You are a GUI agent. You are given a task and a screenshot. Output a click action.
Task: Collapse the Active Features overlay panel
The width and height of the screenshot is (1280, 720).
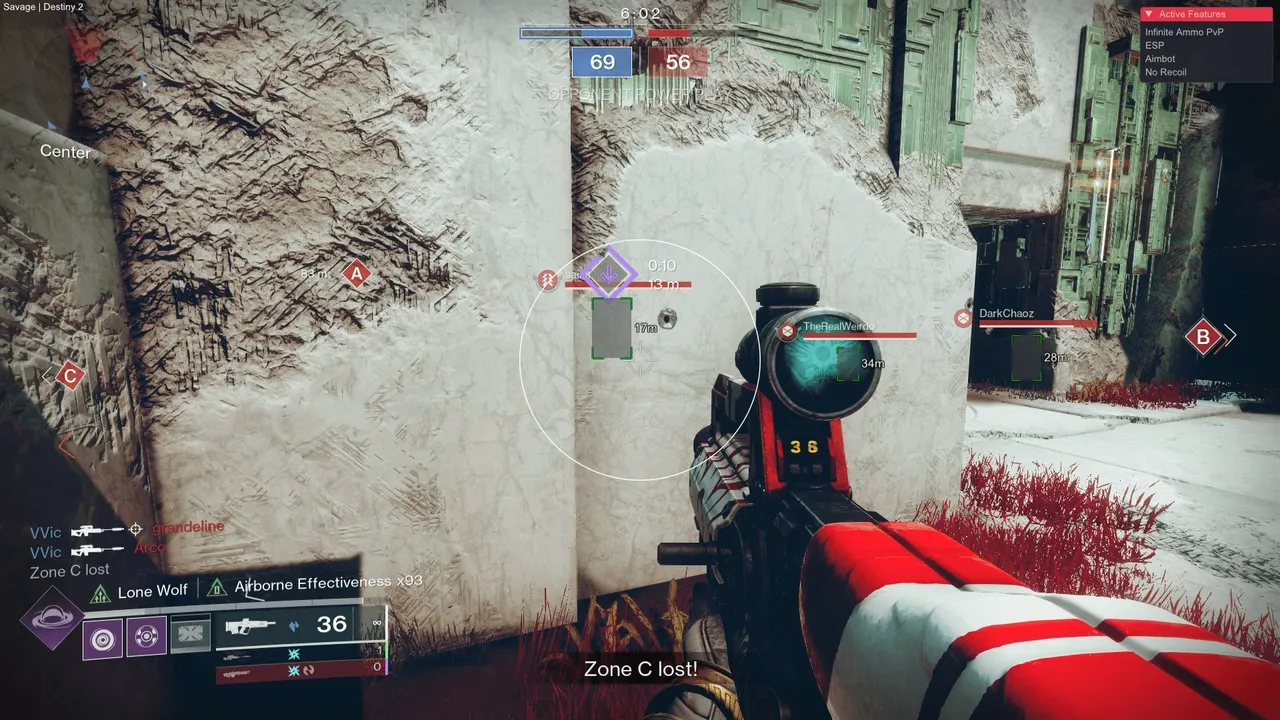coord(1149,15)
